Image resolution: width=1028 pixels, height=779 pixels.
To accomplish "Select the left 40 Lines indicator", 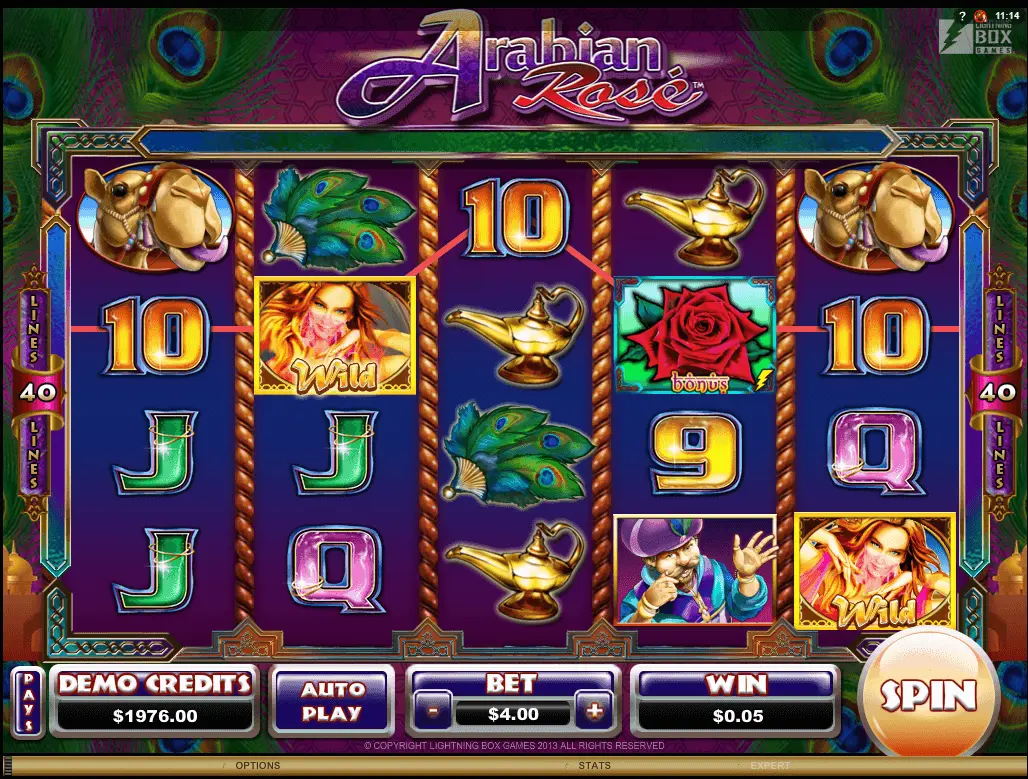I will tap(33, 392).
